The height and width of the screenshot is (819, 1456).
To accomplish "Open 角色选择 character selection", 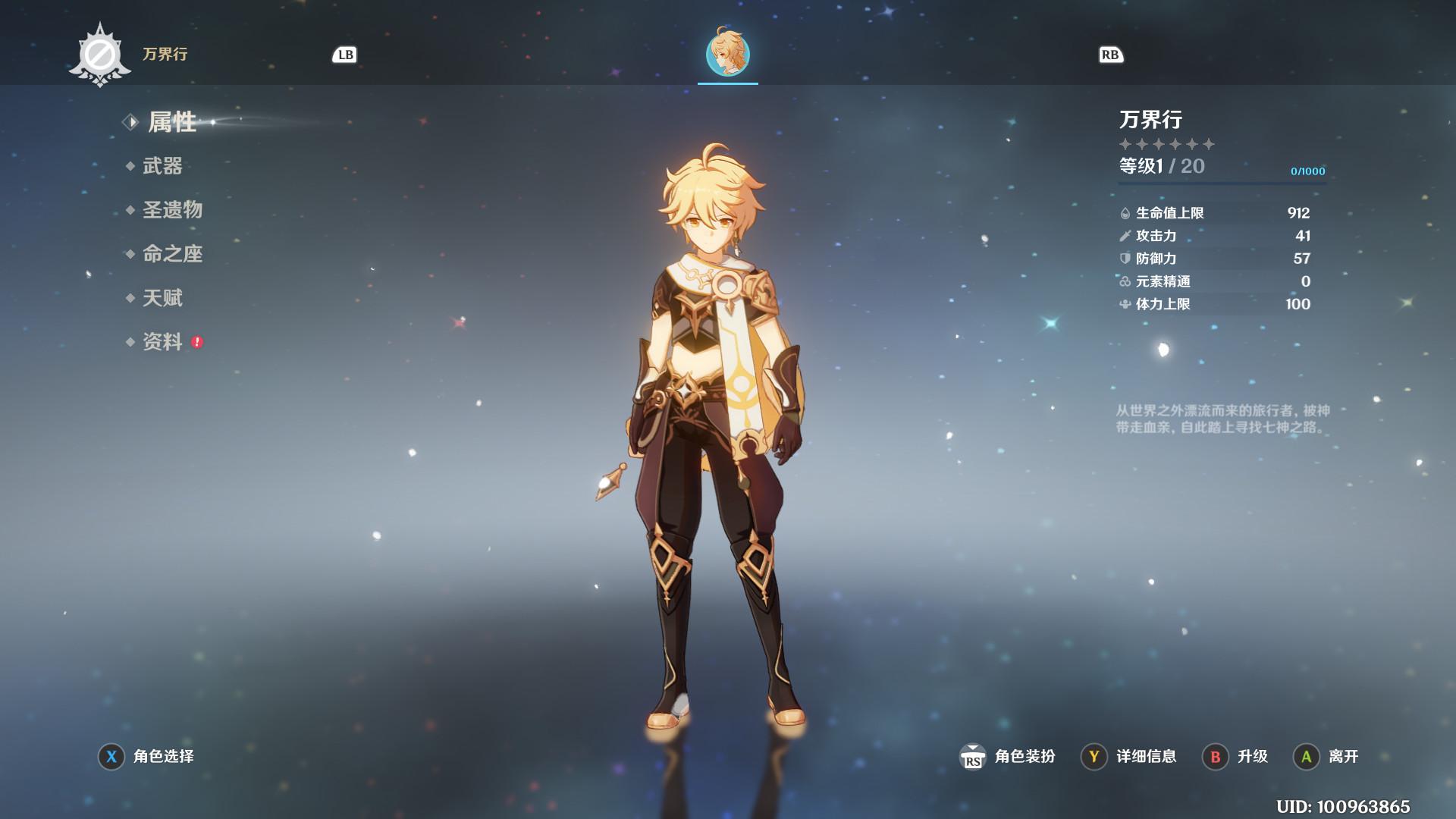I will [147, 756].
